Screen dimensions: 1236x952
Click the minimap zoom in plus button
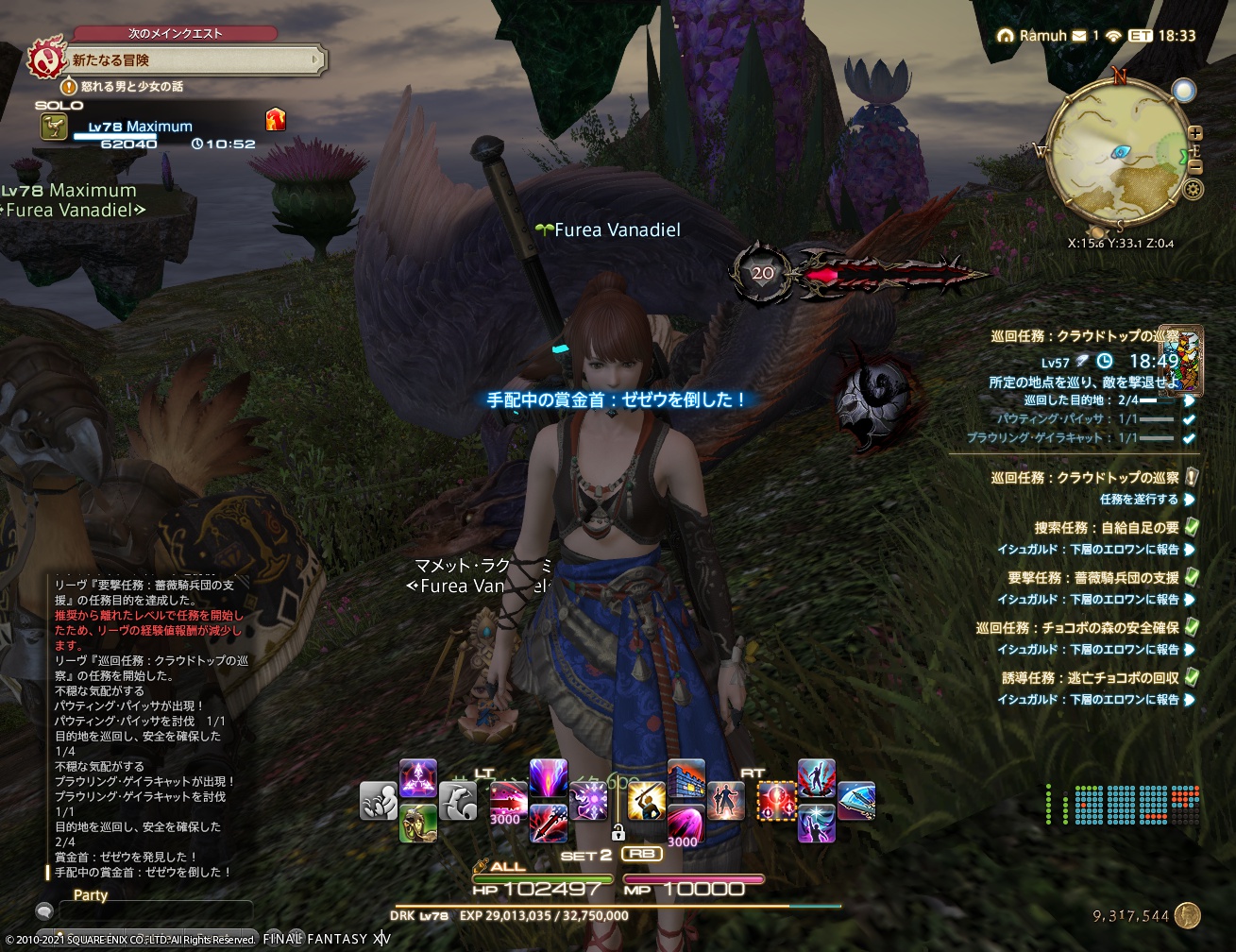1194,132
